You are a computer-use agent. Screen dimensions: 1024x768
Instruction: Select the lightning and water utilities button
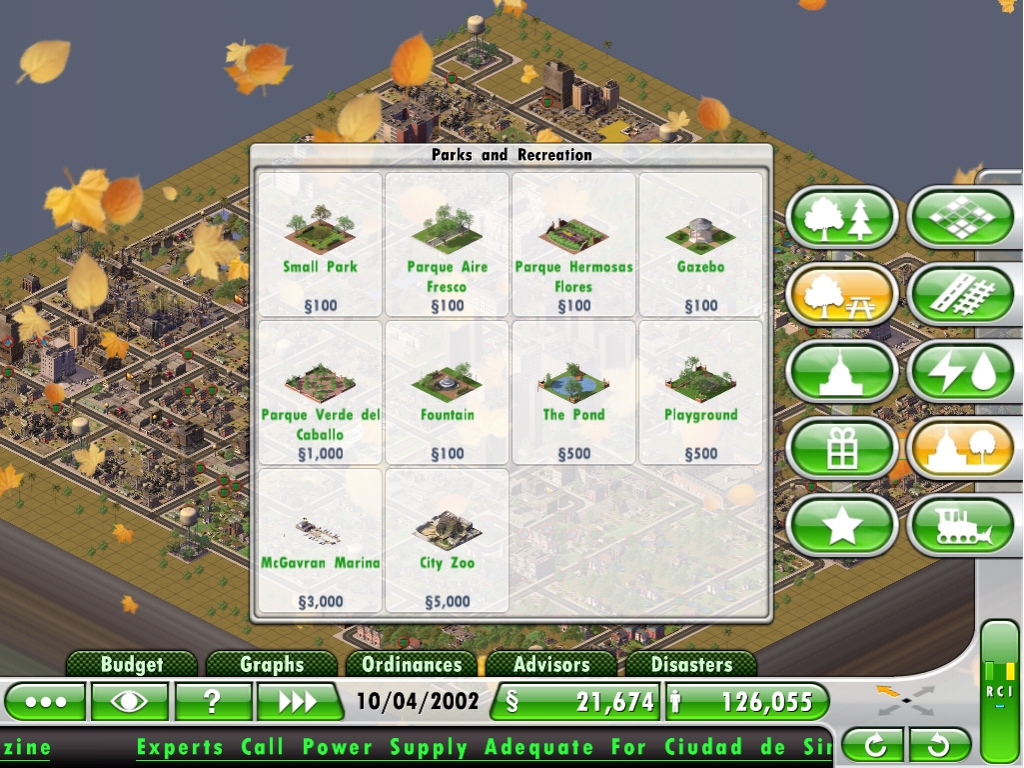[959, 372]
